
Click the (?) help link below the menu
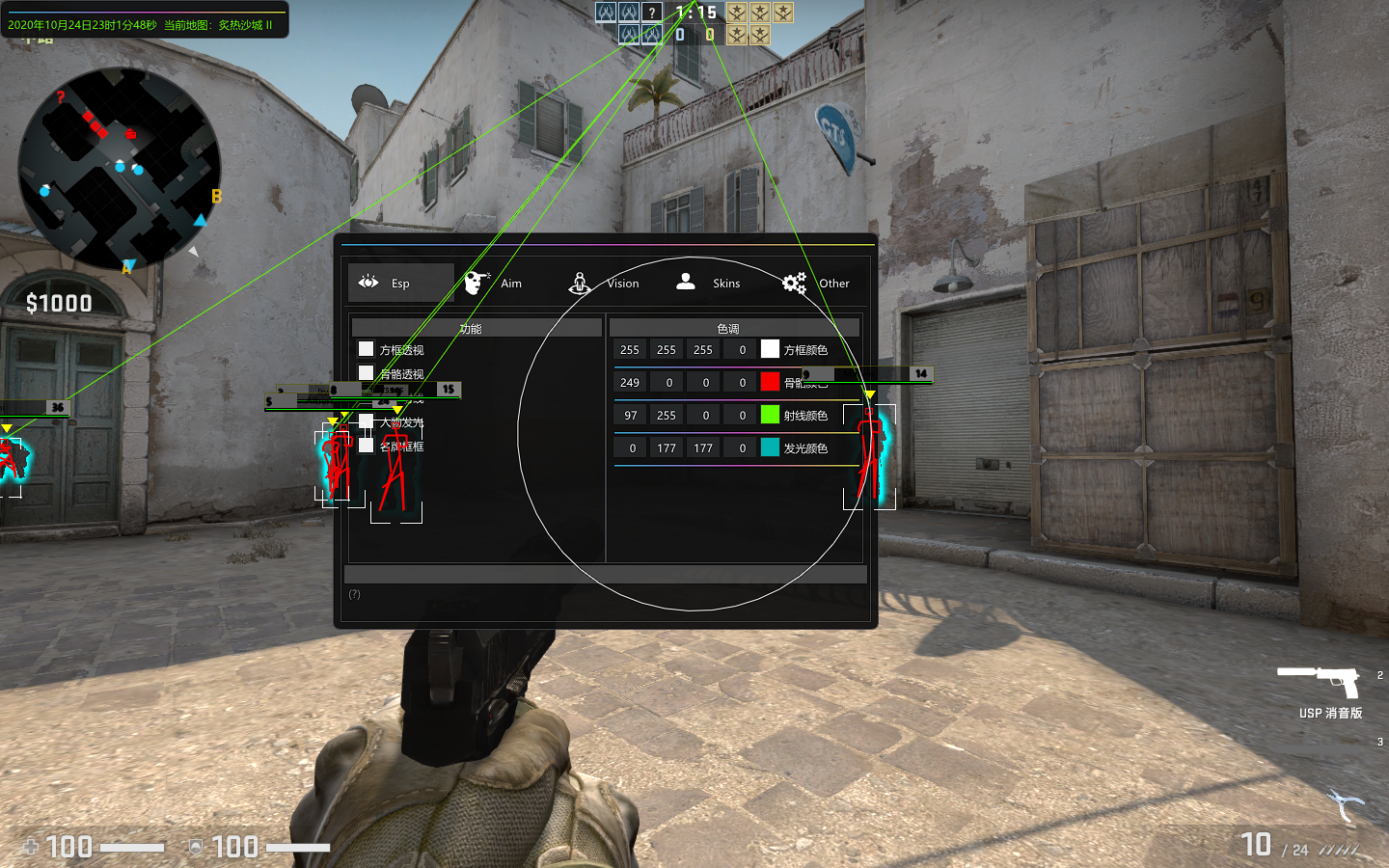[x=356, y=595]
